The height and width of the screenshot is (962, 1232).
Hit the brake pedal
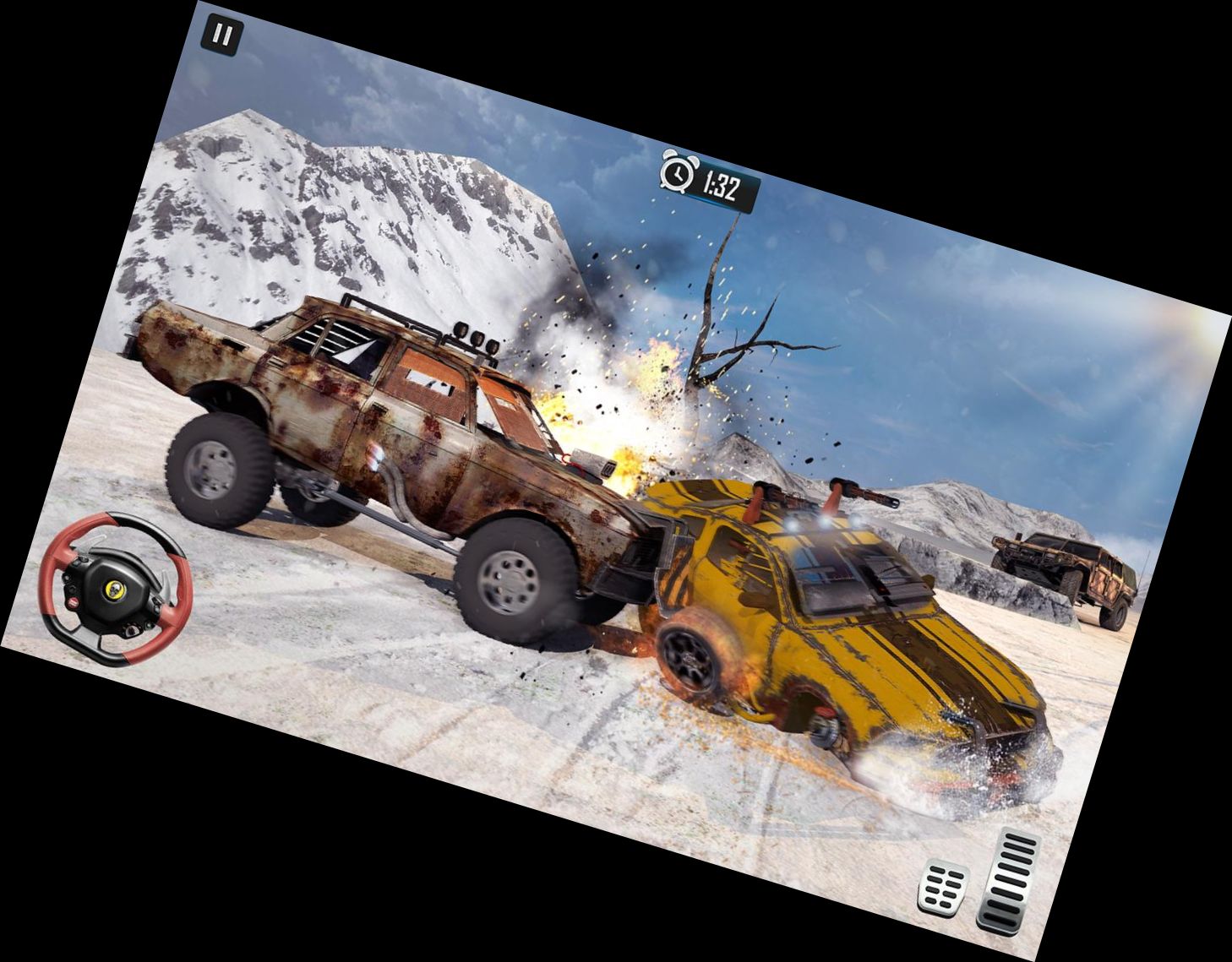[x=945, y=889]
